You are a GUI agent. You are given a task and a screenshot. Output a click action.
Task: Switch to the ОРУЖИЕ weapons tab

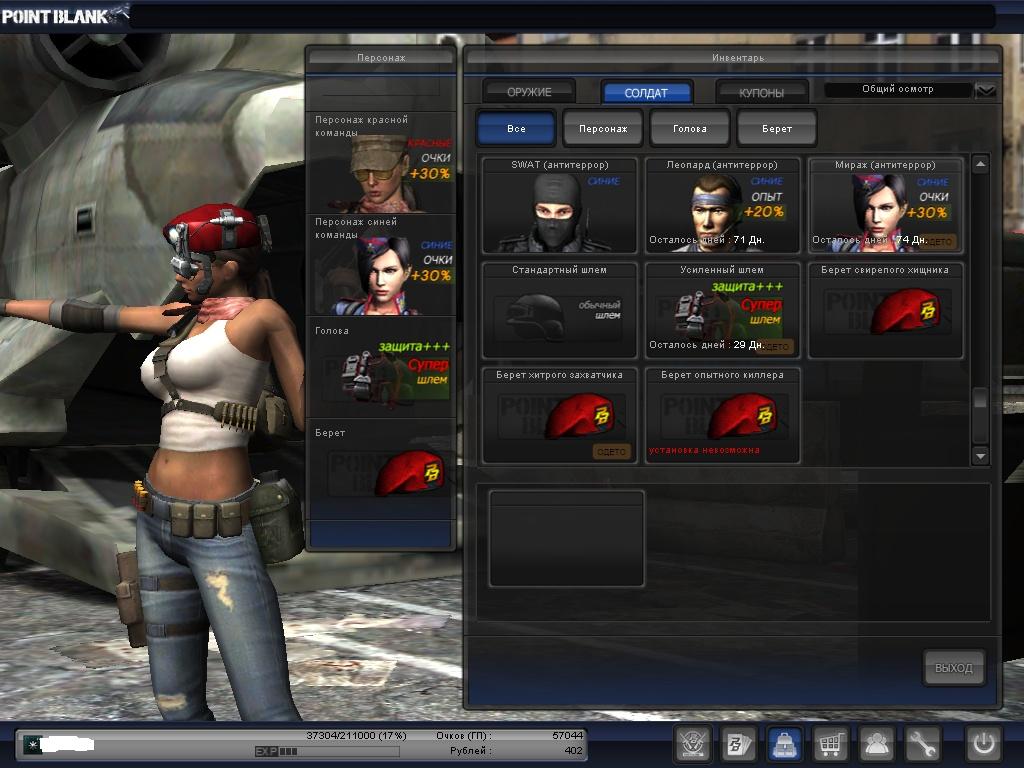529,92
